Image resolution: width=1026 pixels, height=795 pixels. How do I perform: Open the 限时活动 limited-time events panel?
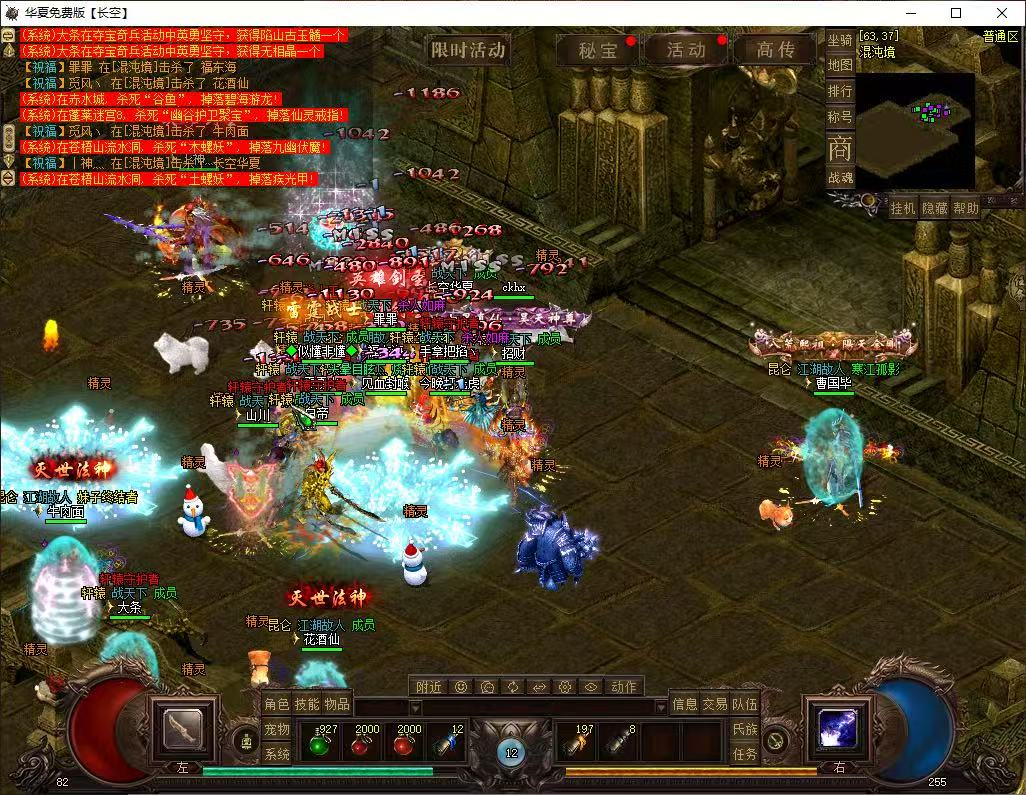pos(468,49)
